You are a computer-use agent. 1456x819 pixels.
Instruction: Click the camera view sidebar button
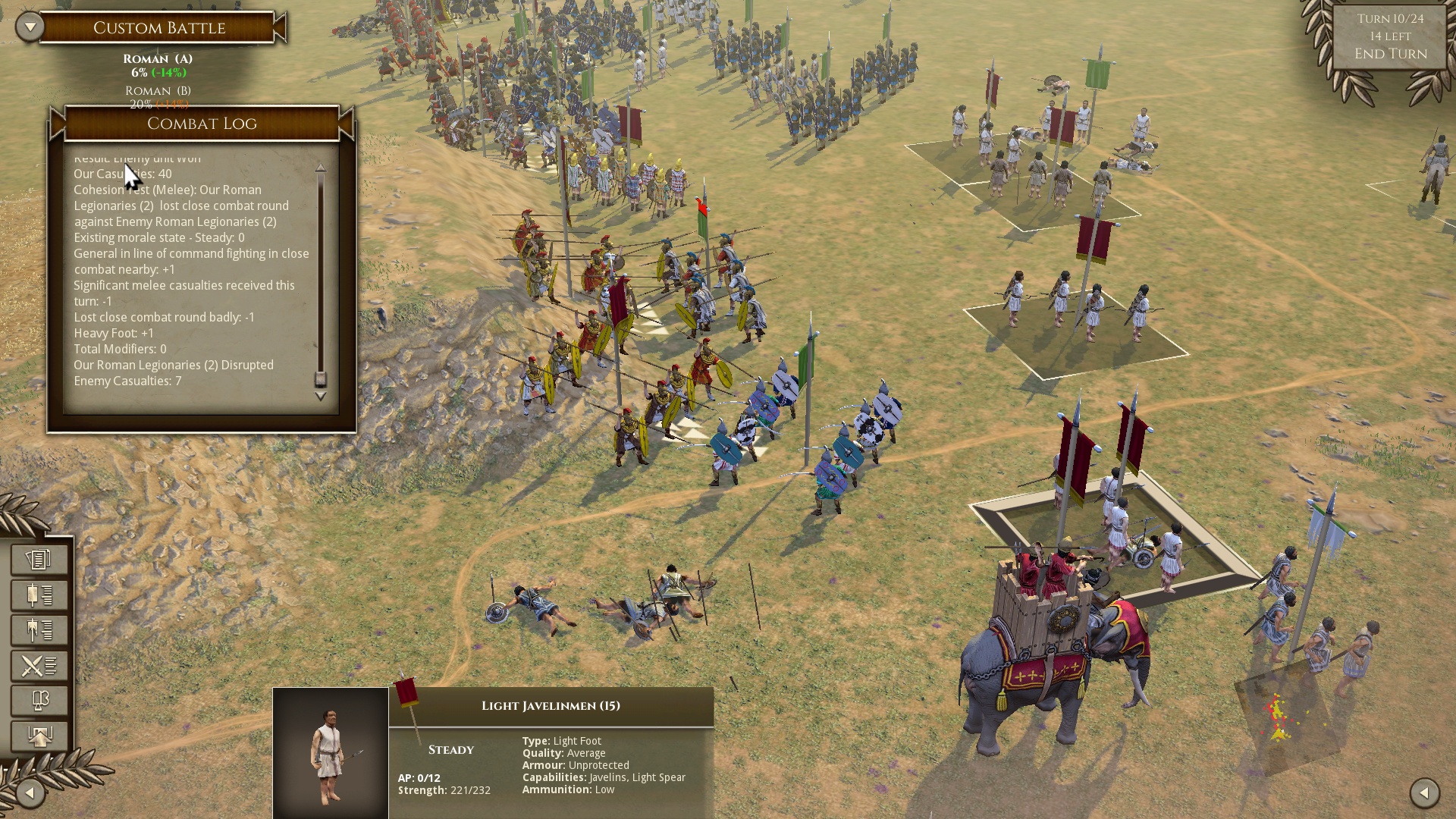pyautogui.click(x=39, y=701)
